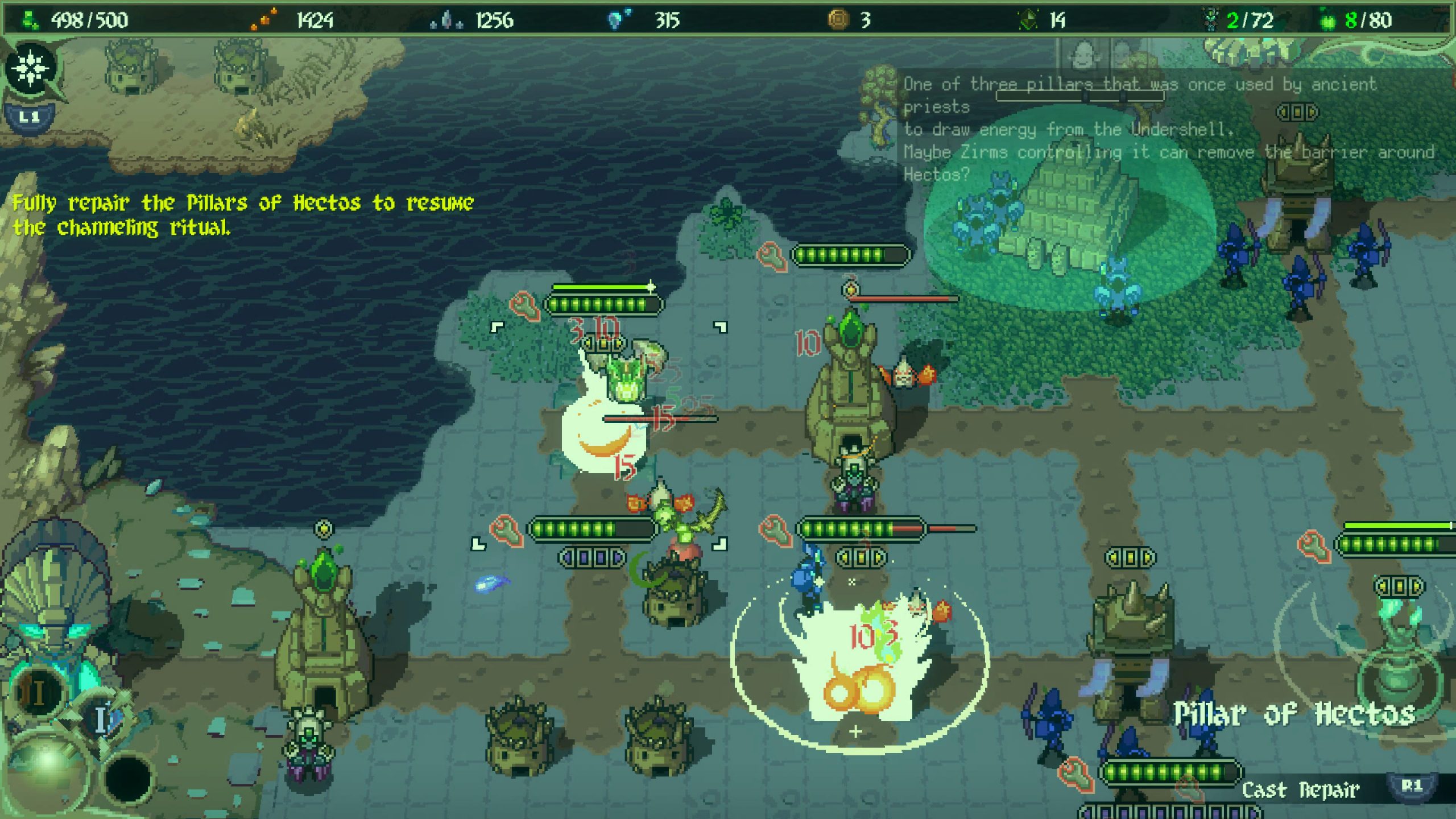Select the gold numeral II ability slot
This screenshot has width=1456, height=819.
[x=38, y=692]
